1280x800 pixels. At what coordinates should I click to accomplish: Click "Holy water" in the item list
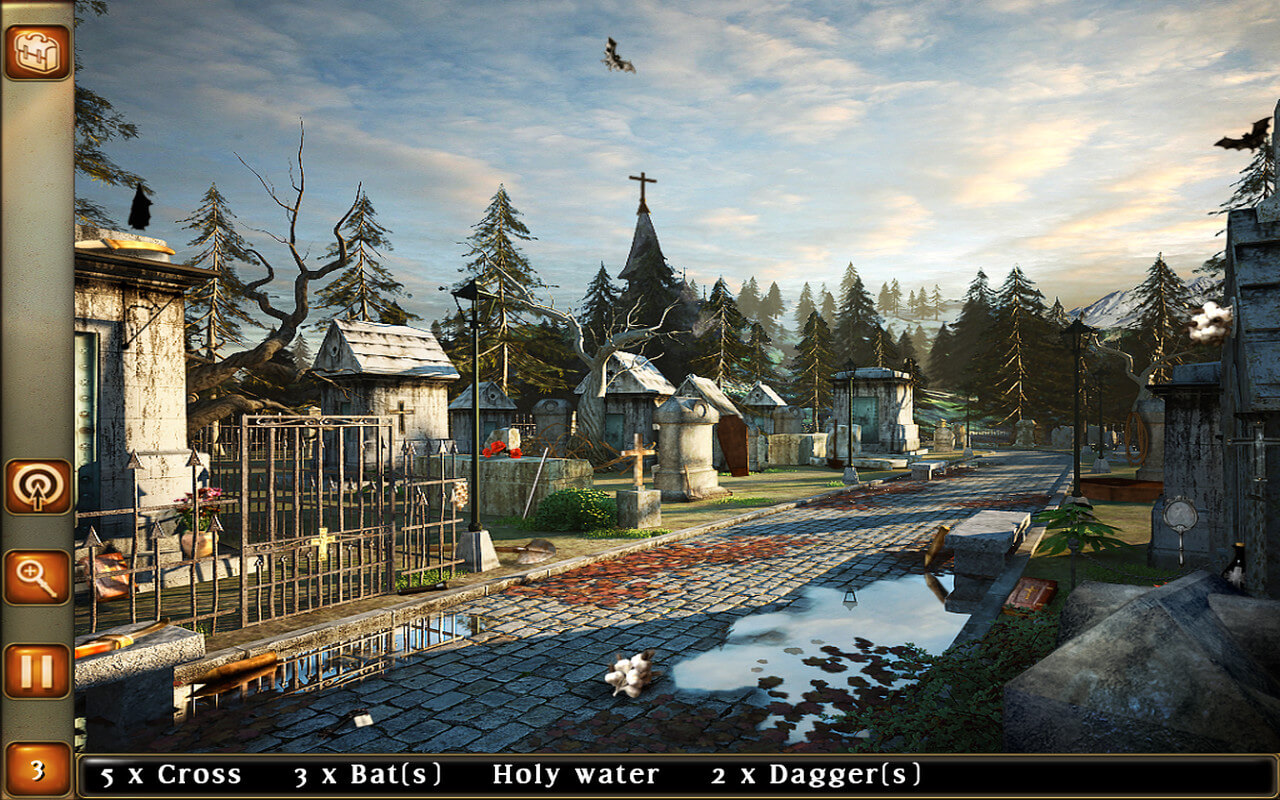click(x=576, y=773)
